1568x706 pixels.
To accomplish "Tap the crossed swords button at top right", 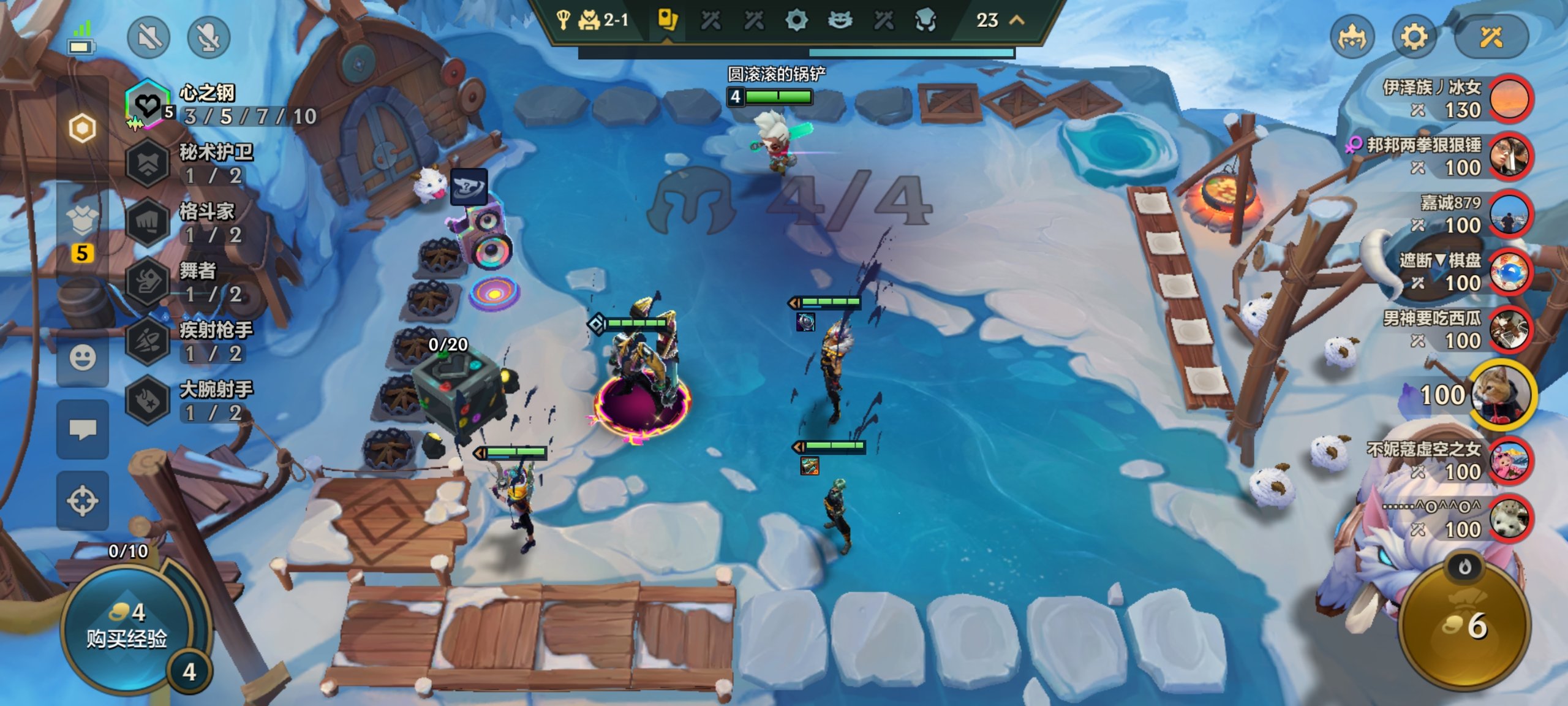I will (x=1491, y=37).
